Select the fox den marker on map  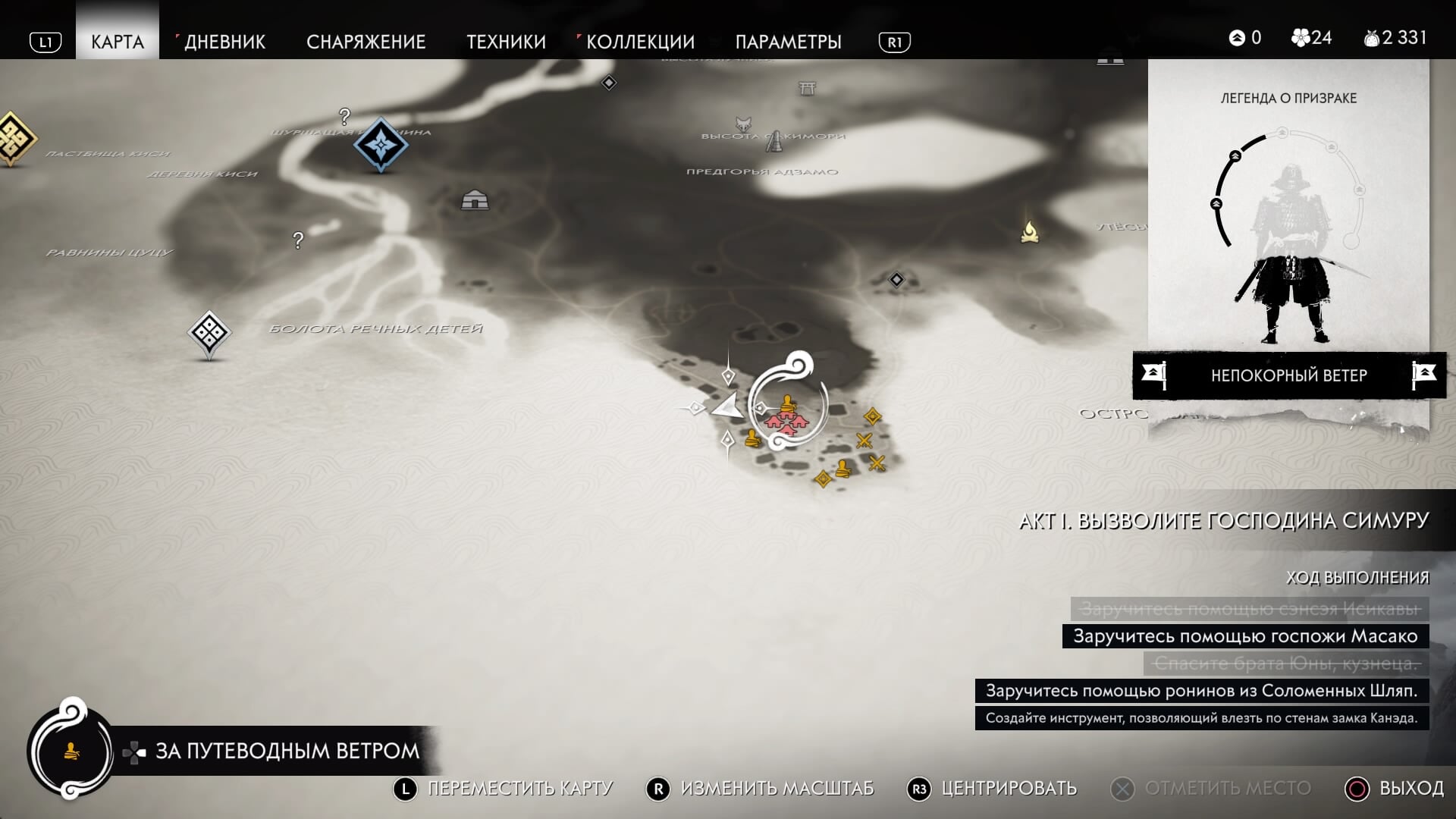click(x=743, y=123)
